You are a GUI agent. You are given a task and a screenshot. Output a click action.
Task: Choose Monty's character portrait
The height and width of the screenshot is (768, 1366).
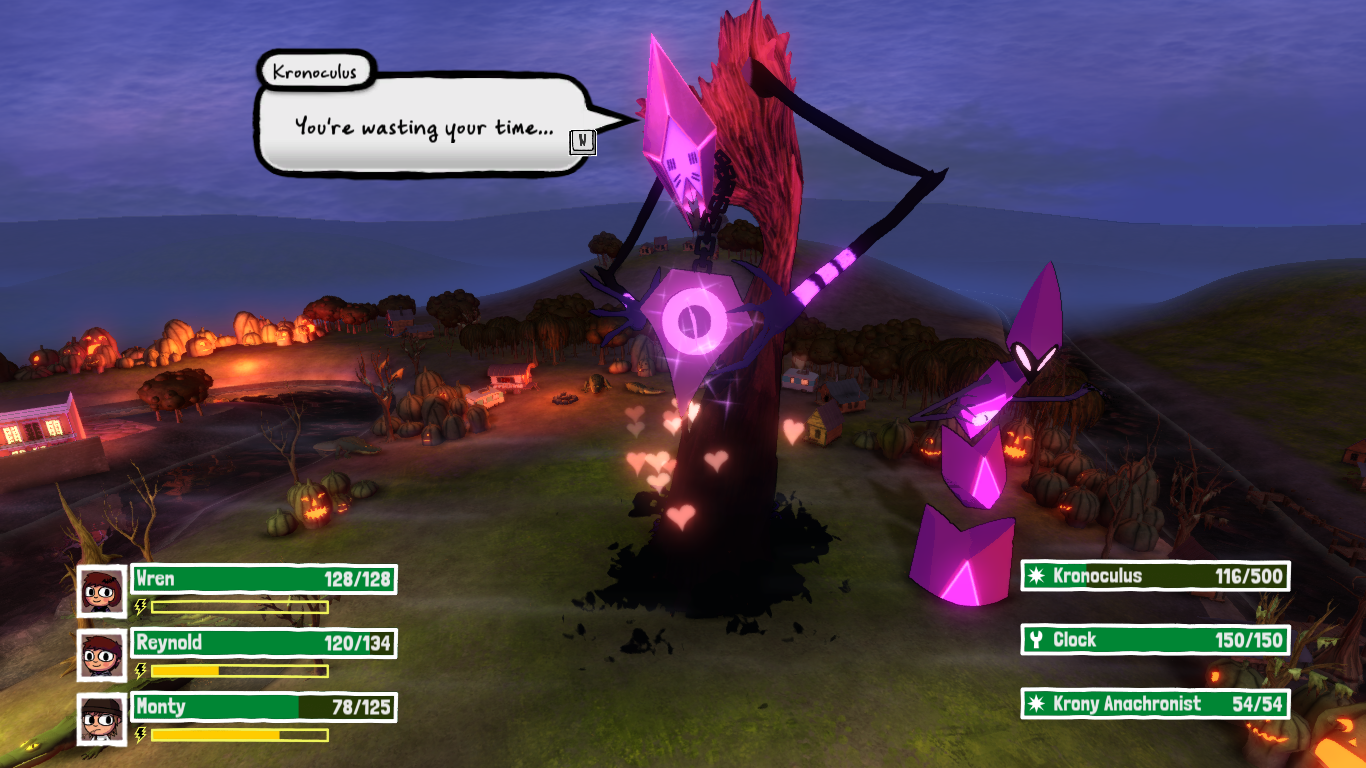[102, 719]
